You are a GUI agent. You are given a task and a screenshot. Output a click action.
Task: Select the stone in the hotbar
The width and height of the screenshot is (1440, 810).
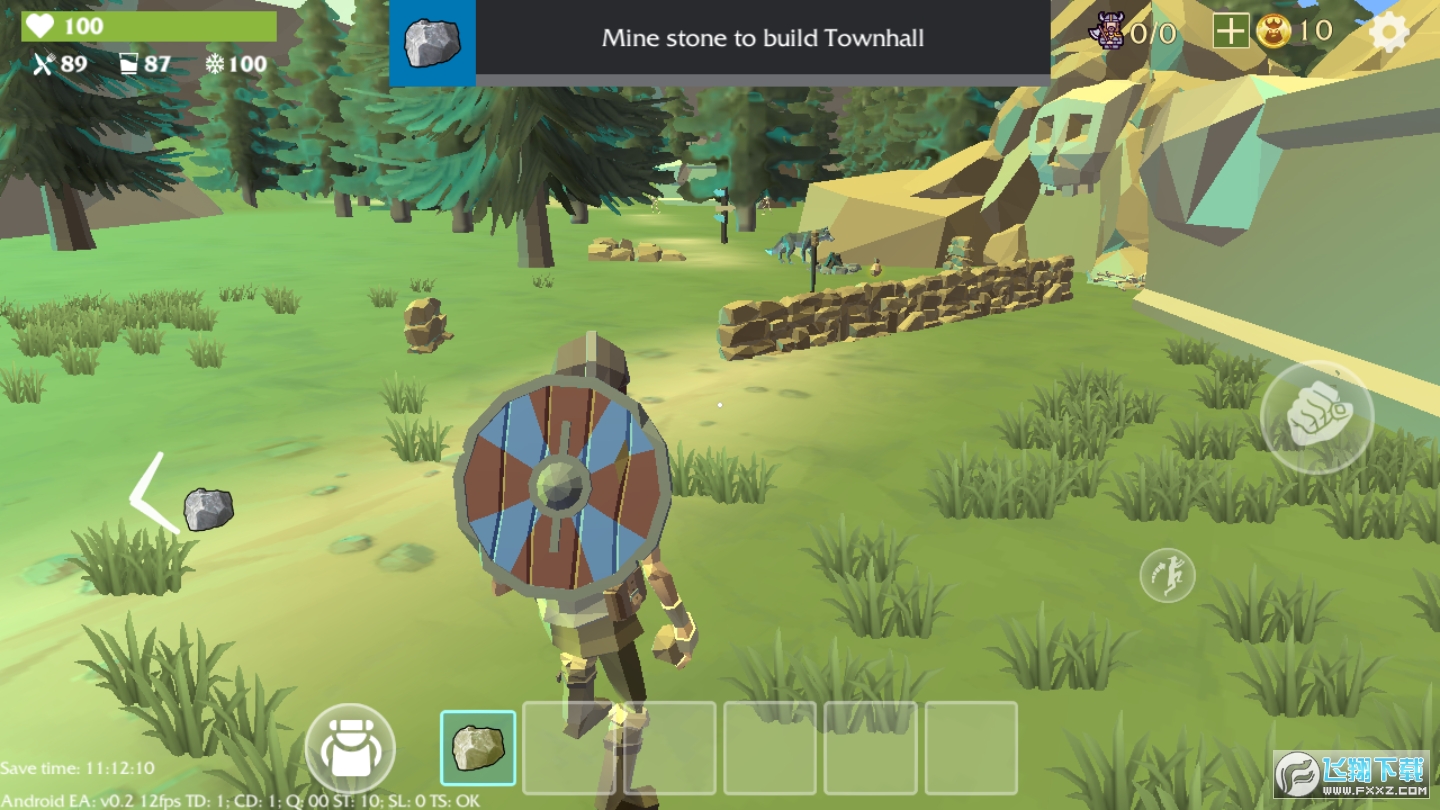tap(478, 748)
